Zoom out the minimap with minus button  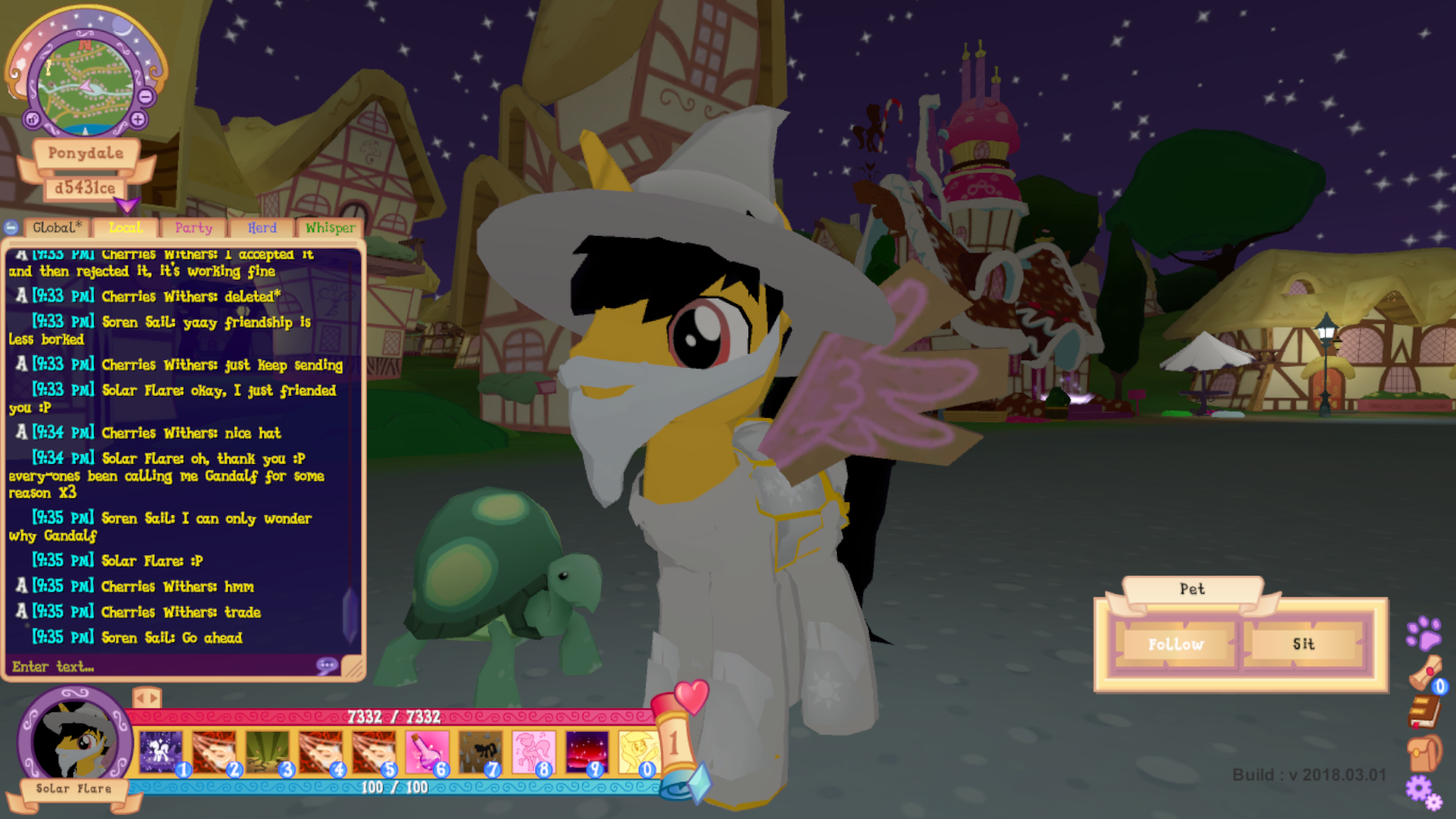146,96
